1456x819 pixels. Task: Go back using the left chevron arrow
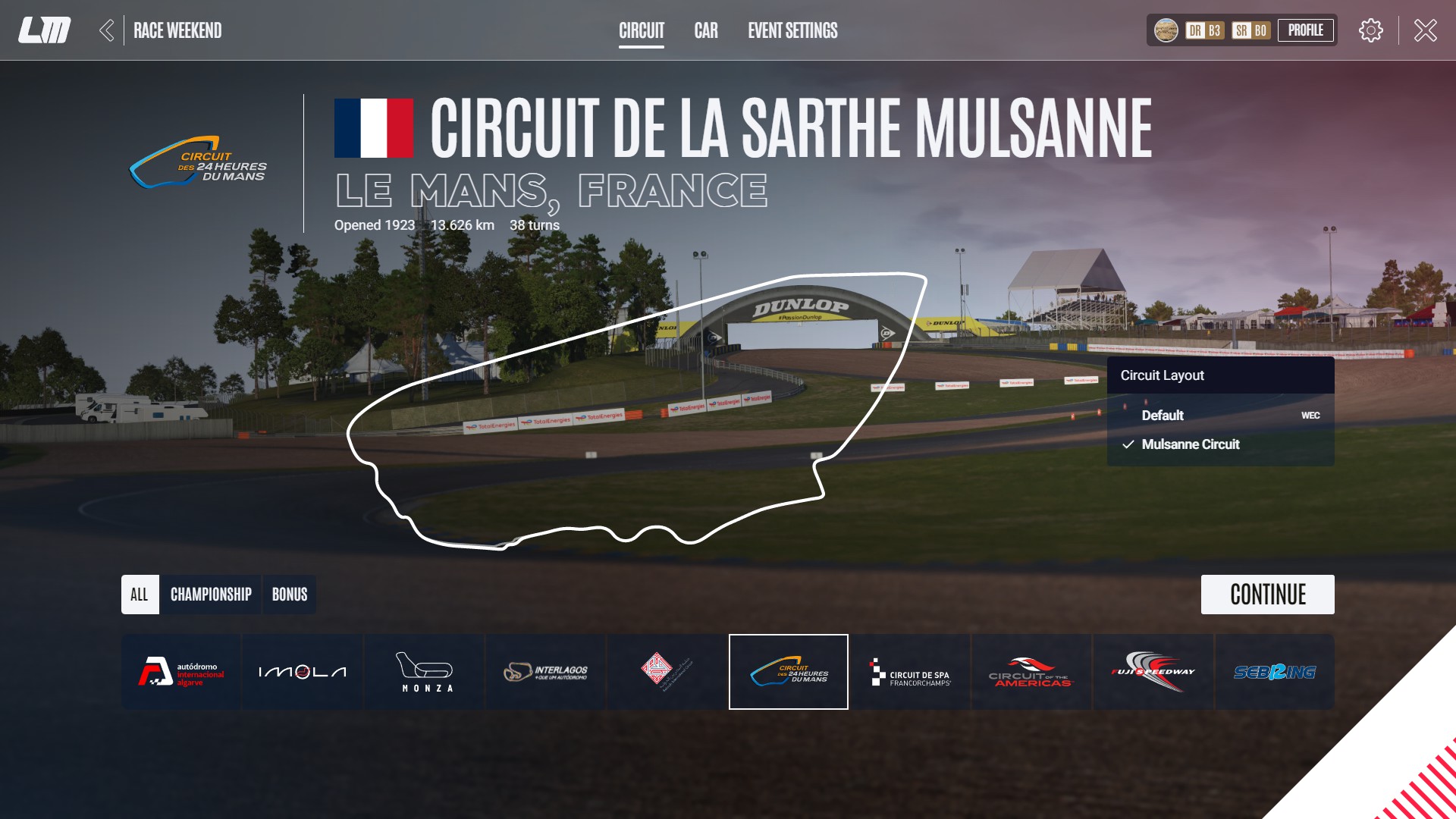point(108,30)
